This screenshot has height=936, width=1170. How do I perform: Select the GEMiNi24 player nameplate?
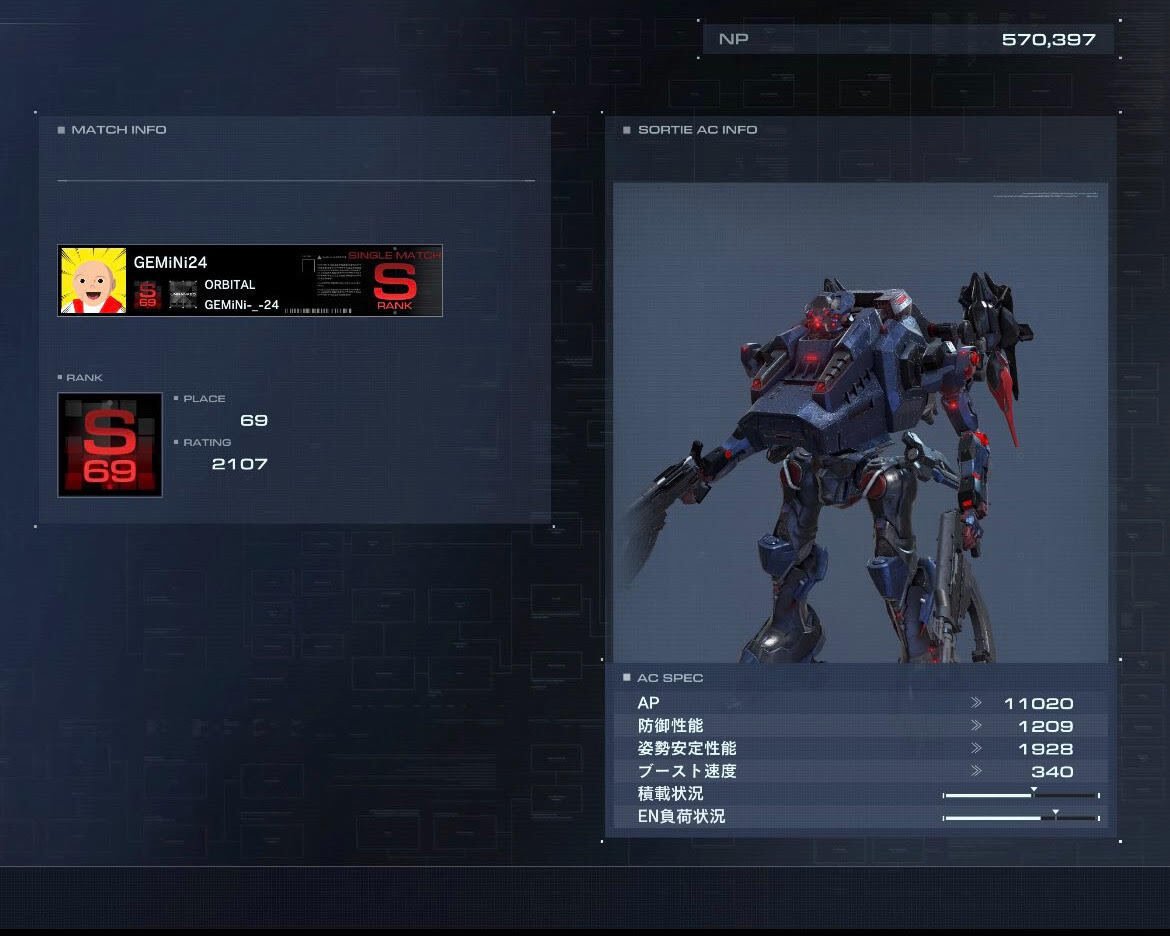pos(250,281)
